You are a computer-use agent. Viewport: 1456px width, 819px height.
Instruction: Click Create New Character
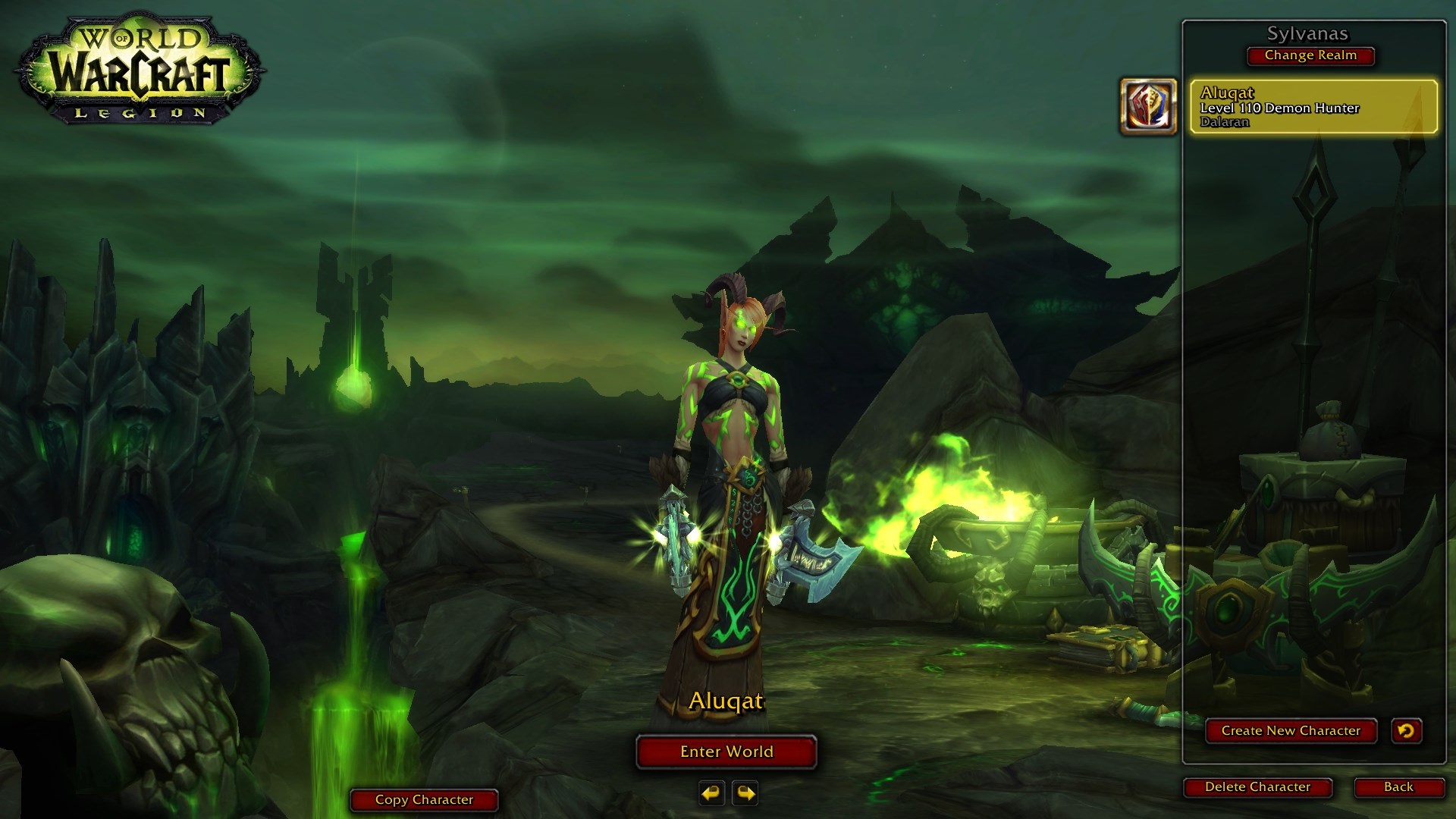point(1291,731)
